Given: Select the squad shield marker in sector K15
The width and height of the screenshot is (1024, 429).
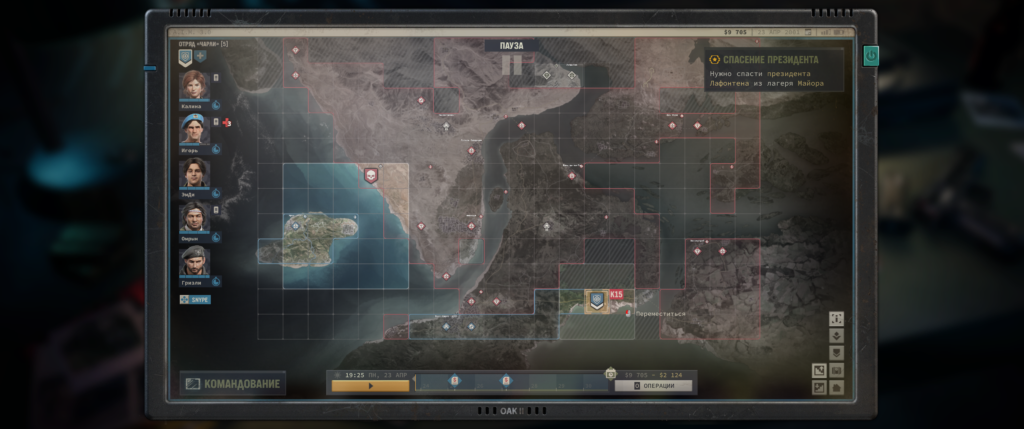Looking at the screenshot, I should pyautogui.click(x=596, y=299).
